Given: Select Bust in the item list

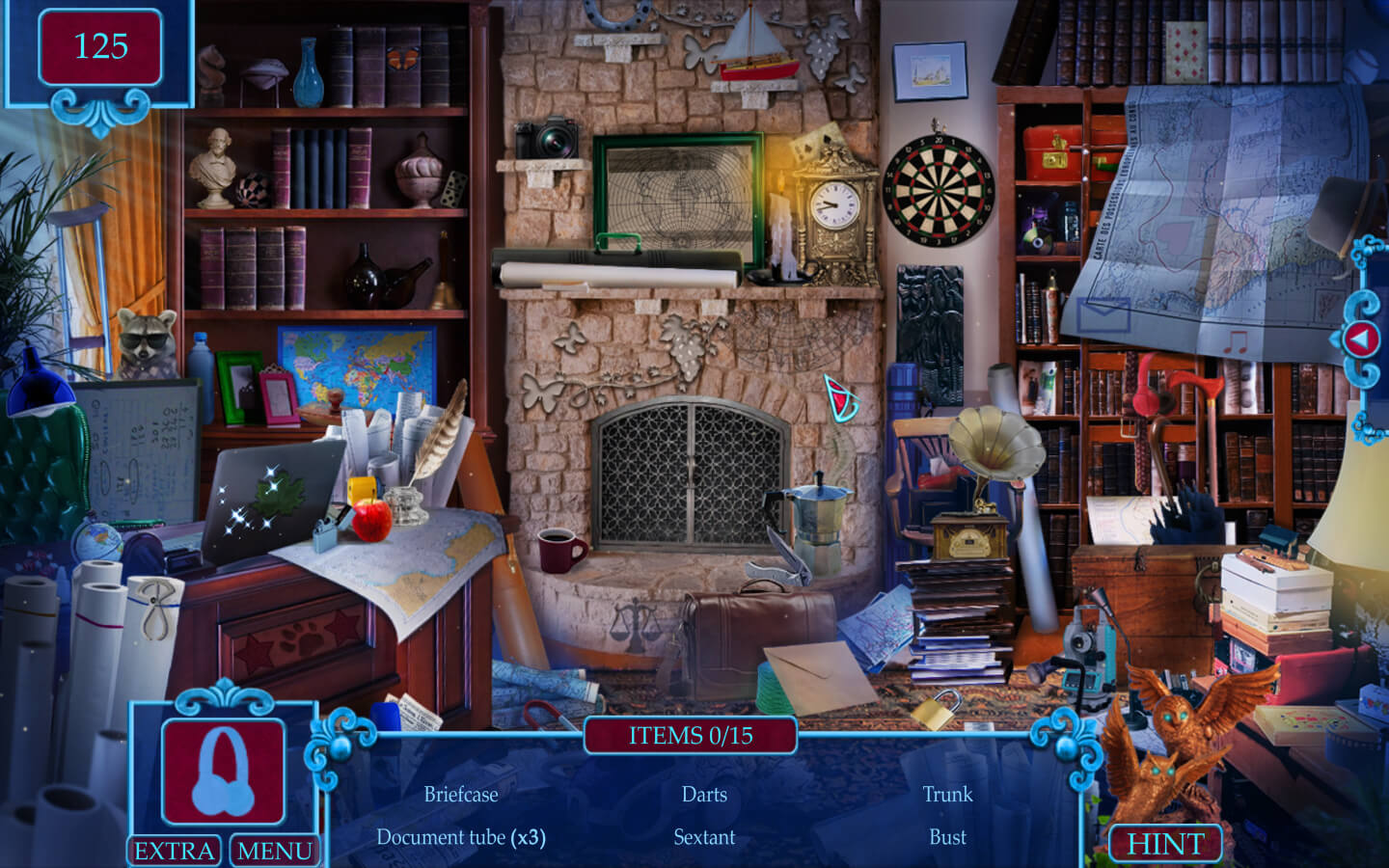Looking at the screenshot, I should [x=947, y=837].
